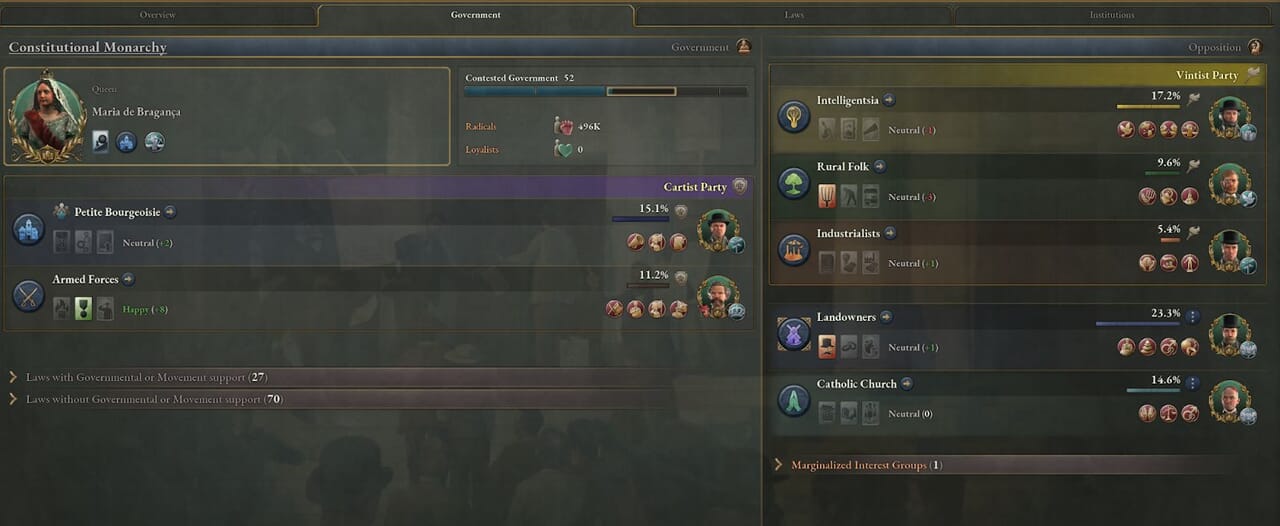Switch to the Overview tab
Viewport: 1280px width, 526px height.
(158, 15)
